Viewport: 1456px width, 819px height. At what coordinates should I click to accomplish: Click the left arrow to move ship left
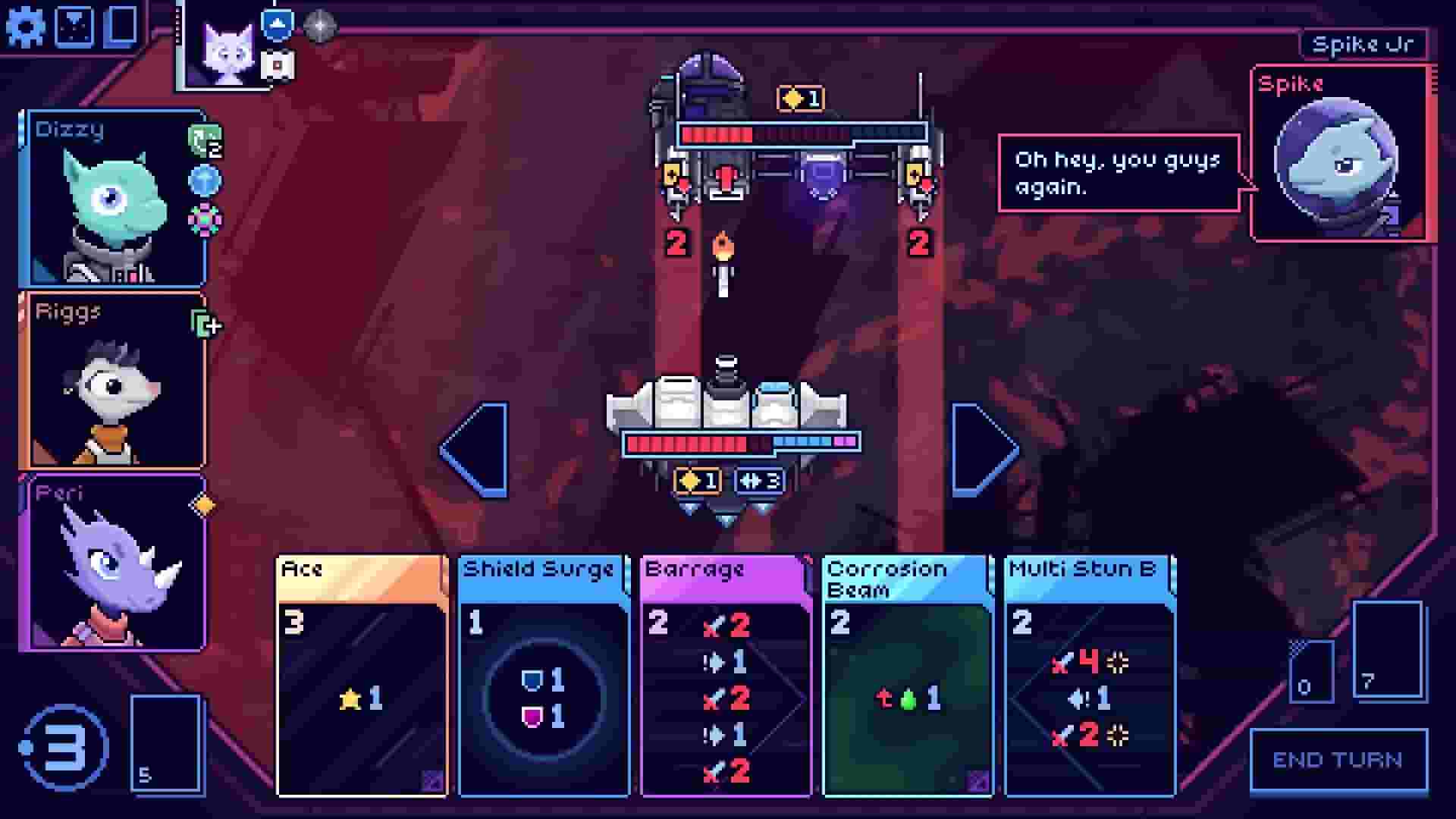(474, 447)
